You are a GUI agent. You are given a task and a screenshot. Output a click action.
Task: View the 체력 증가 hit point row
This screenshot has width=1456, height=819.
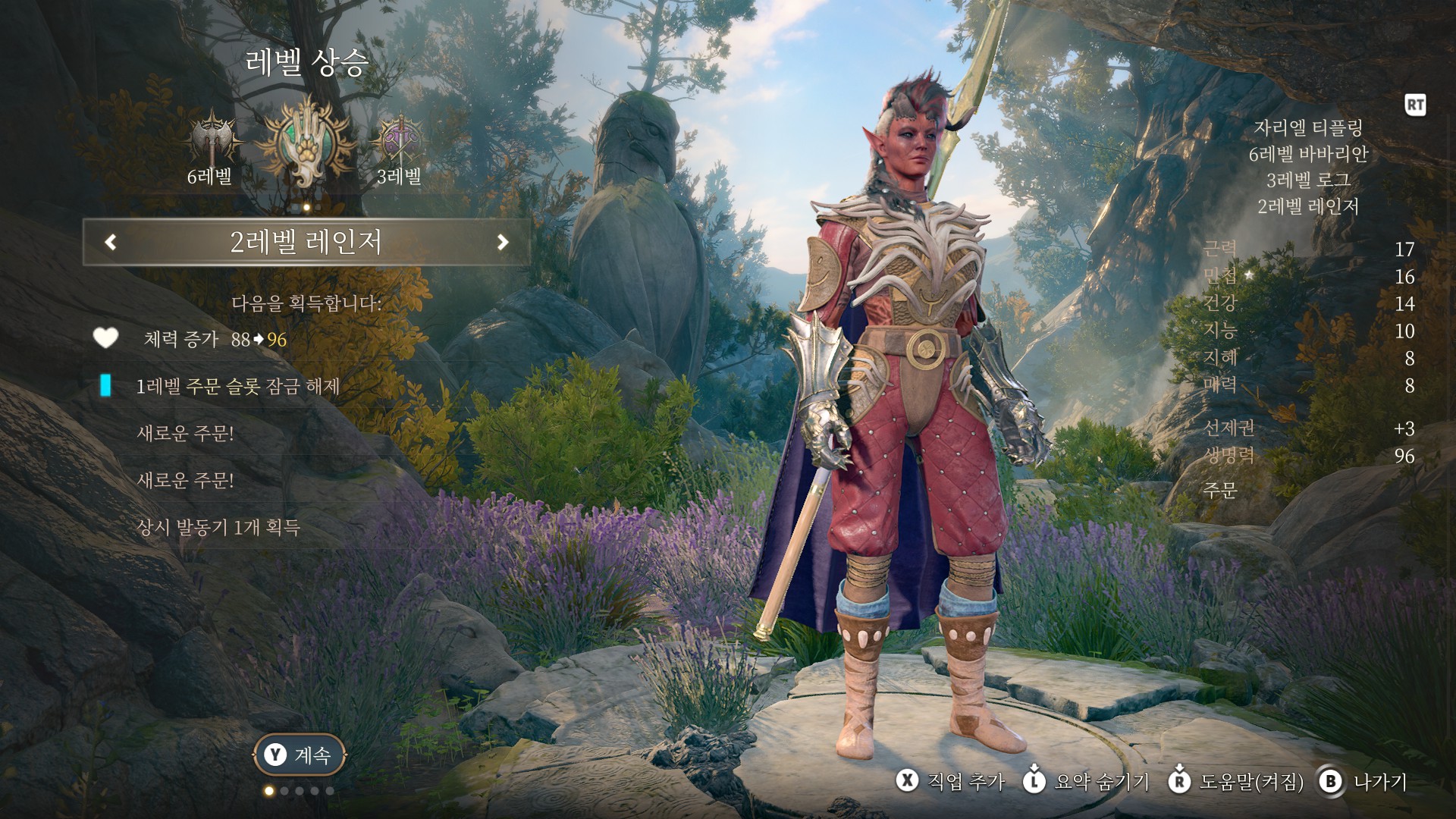[215, 340]
